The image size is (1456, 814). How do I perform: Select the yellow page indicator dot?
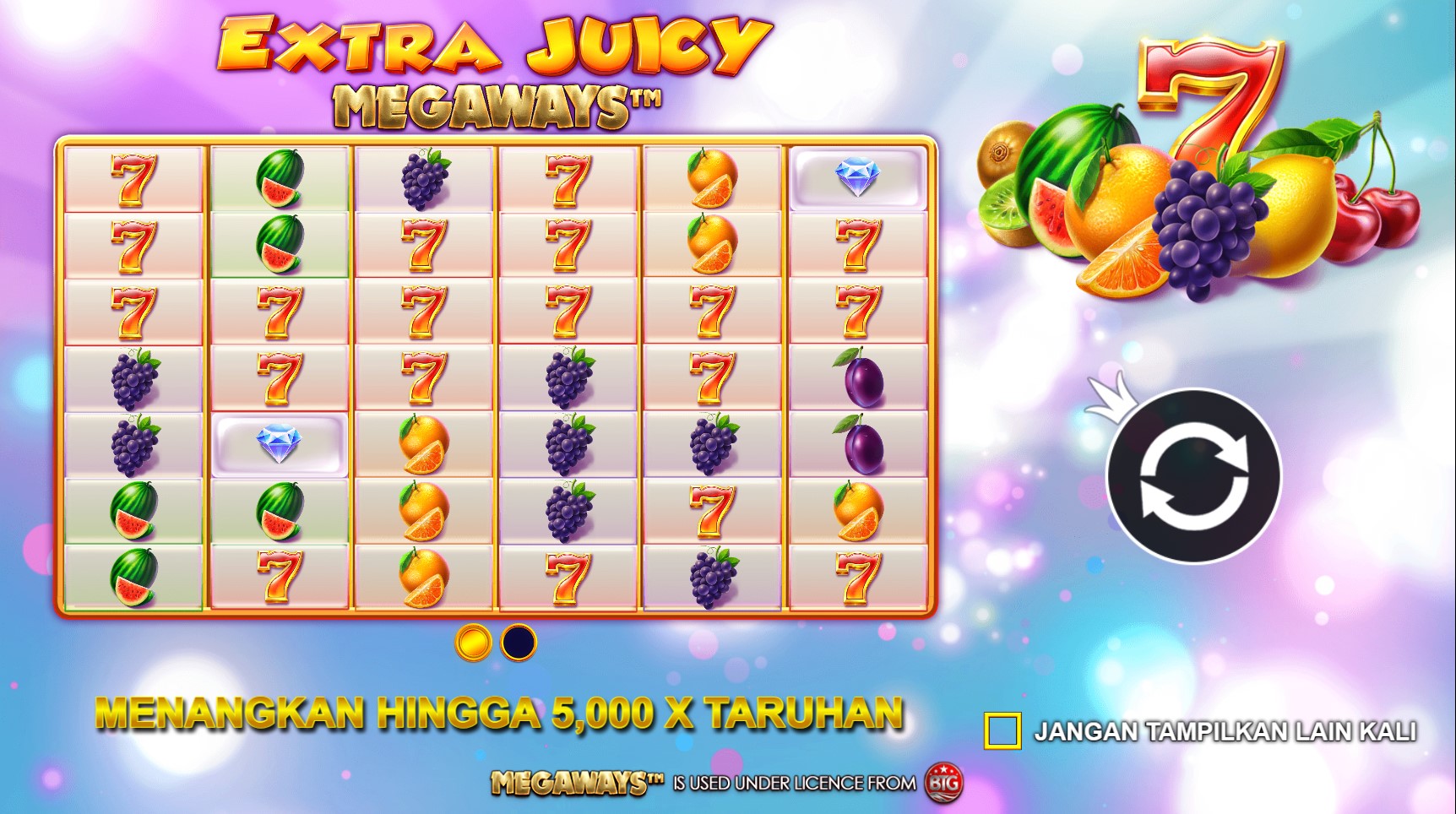click(x=473, y=643)
